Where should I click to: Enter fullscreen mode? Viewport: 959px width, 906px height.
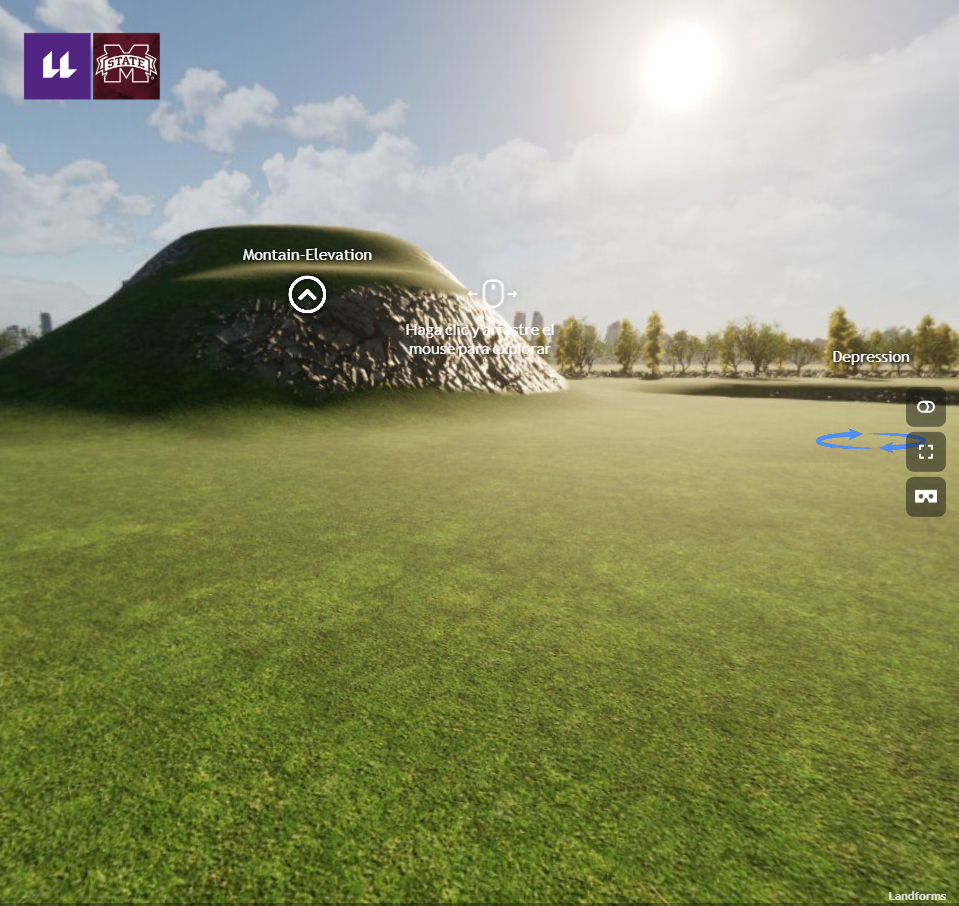(926, 452)
